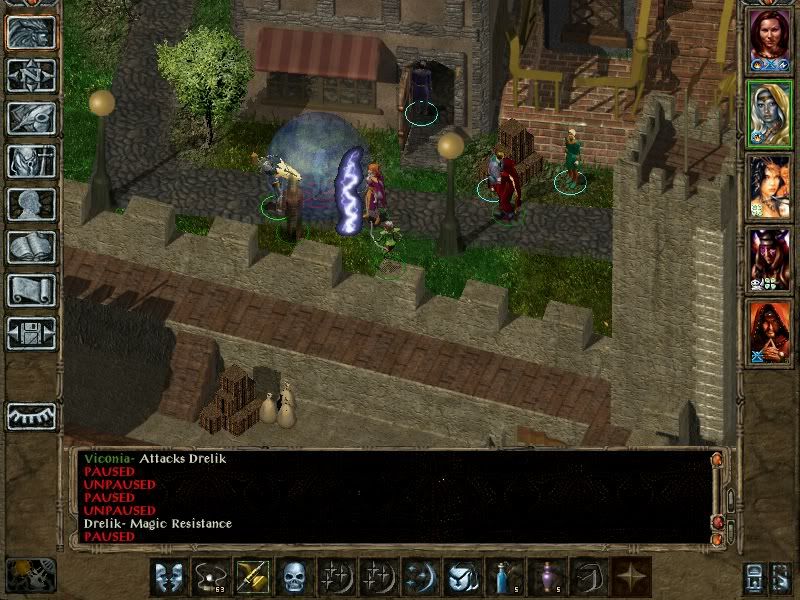Select the dark-haired woman party portrait

(x=768, y=186)
